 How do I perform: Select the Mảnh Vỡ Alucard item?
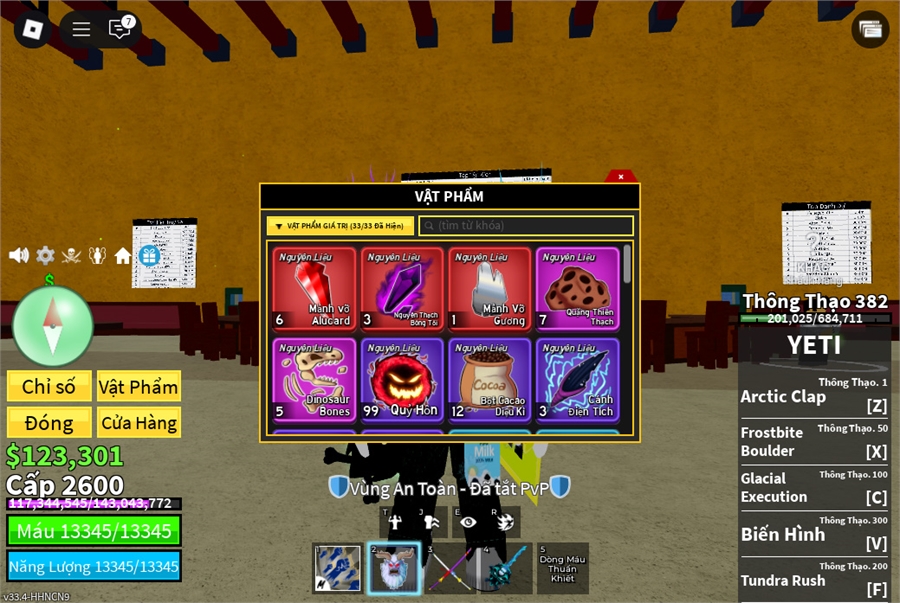point(314,289)
